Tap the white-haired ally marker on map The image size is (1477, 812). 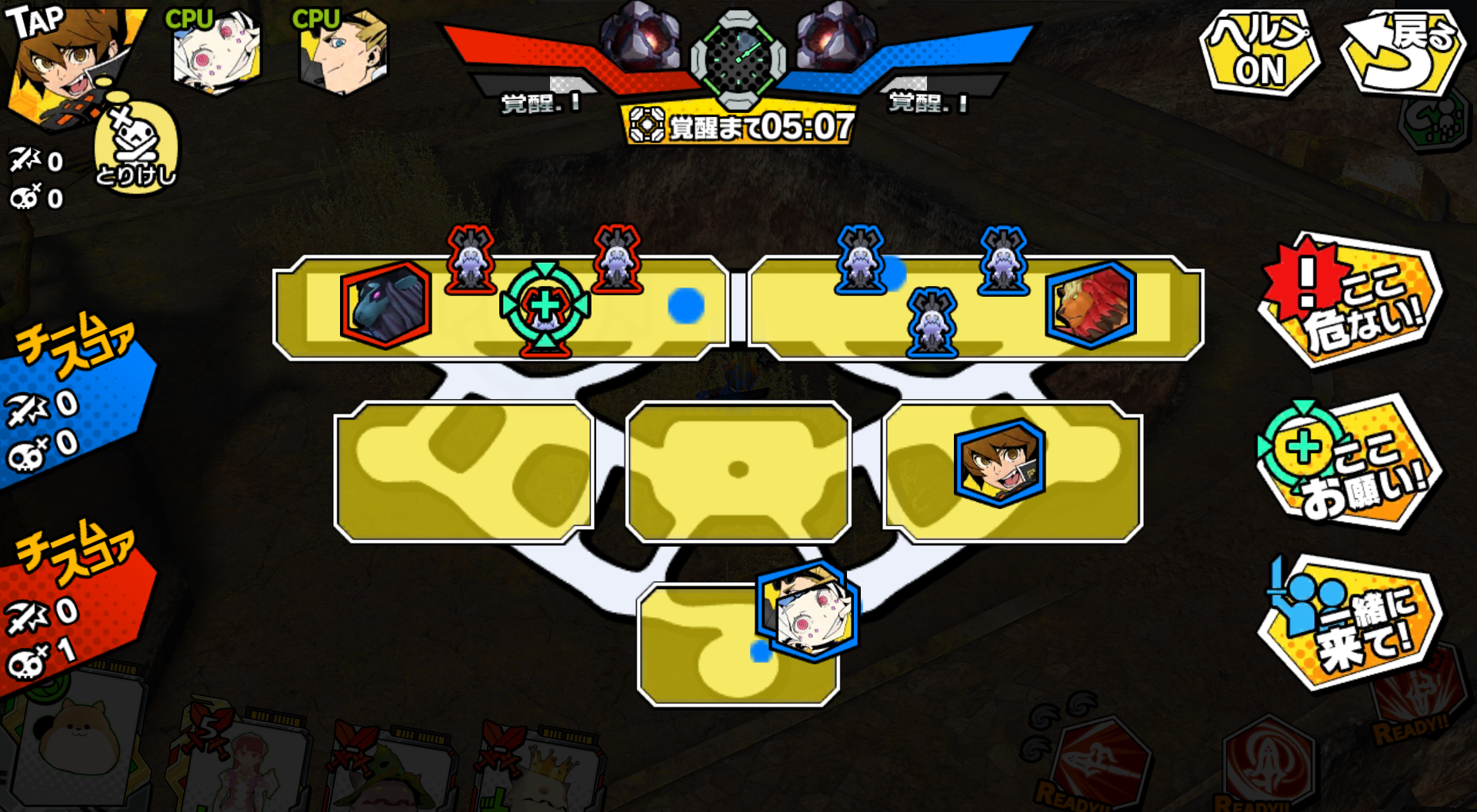click(x=808, y=613)
